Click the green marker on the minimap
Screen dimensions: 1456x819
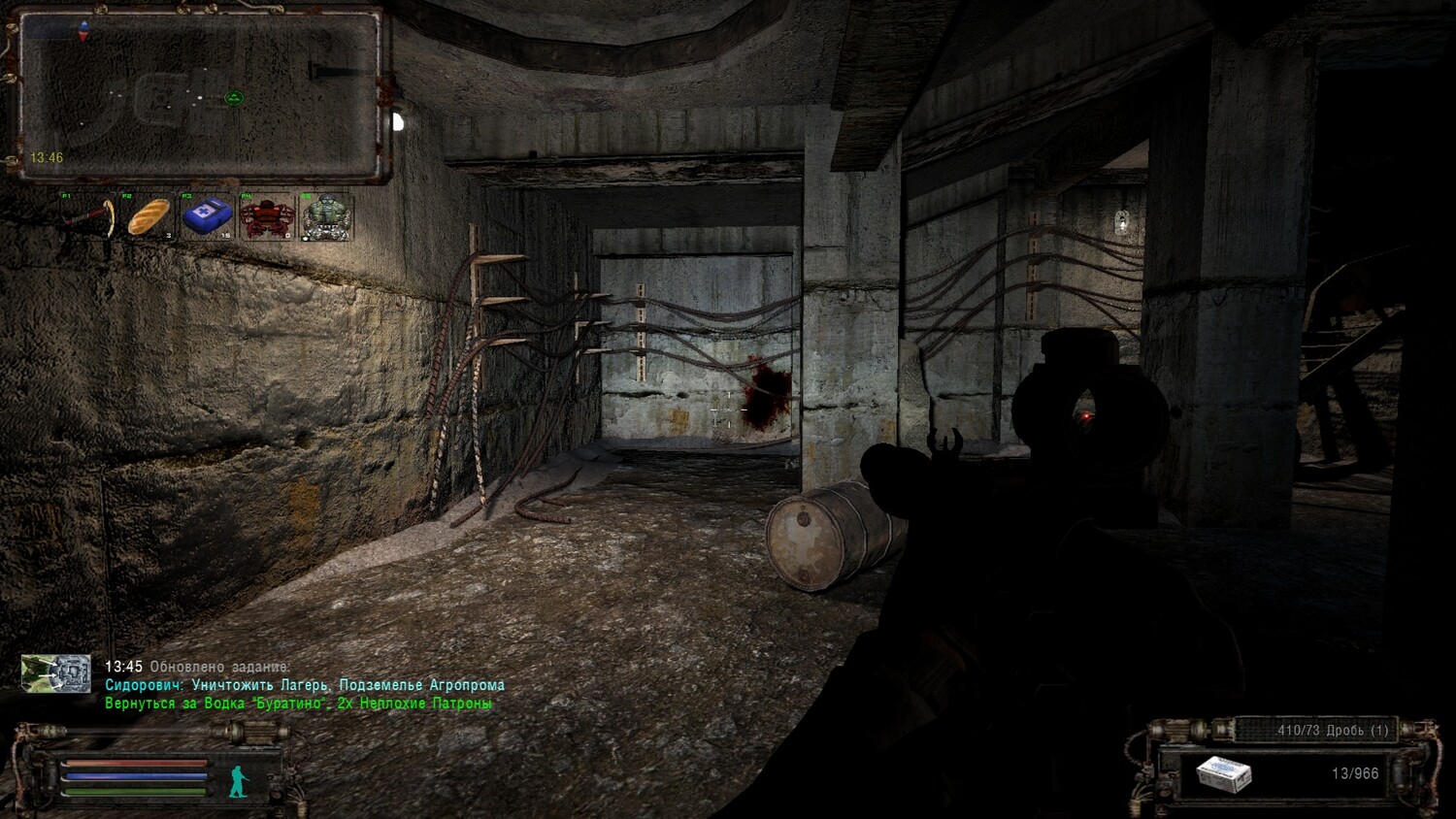point(233,97)
